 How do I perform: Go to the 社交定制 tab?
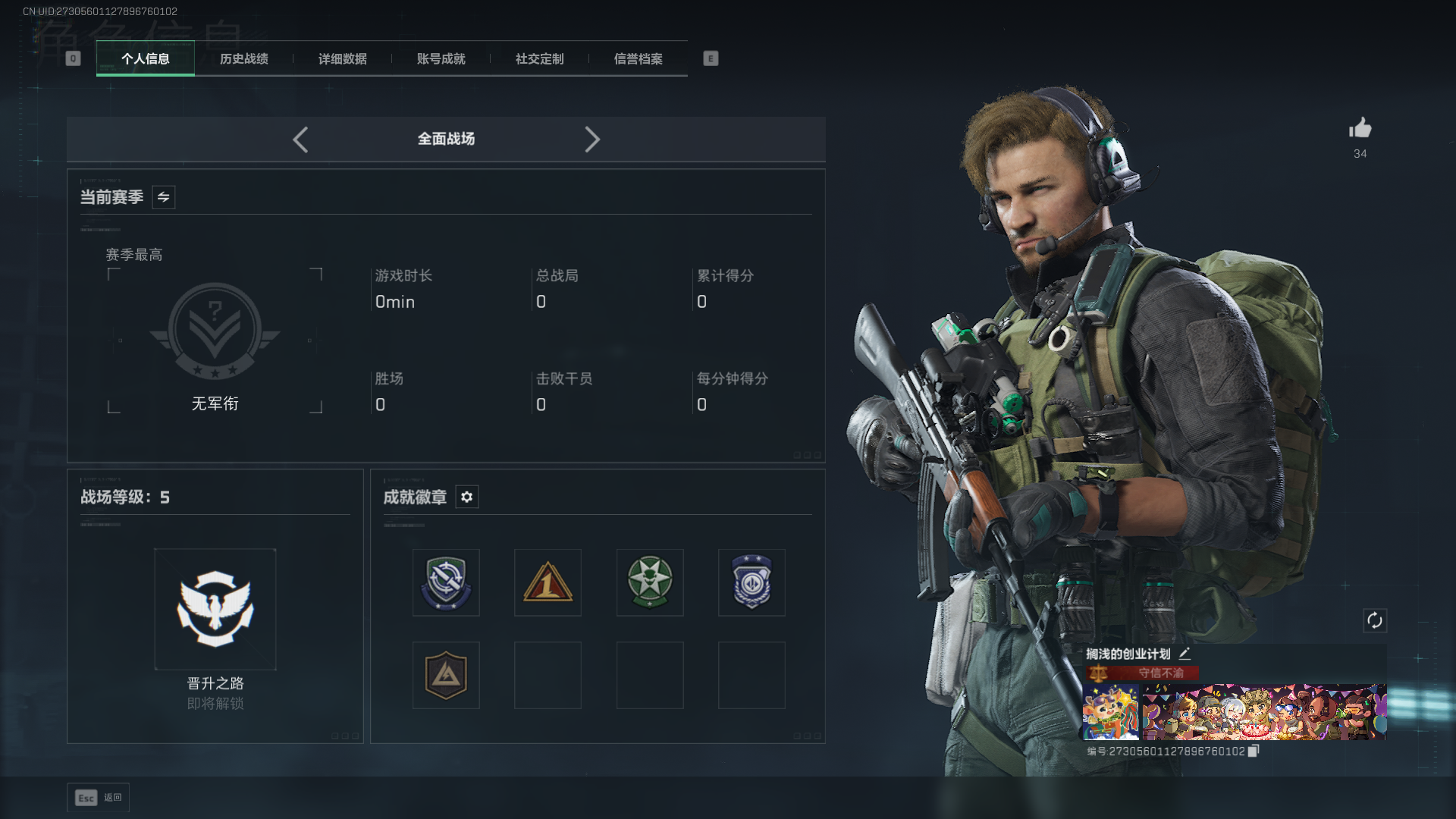[540, 58]
